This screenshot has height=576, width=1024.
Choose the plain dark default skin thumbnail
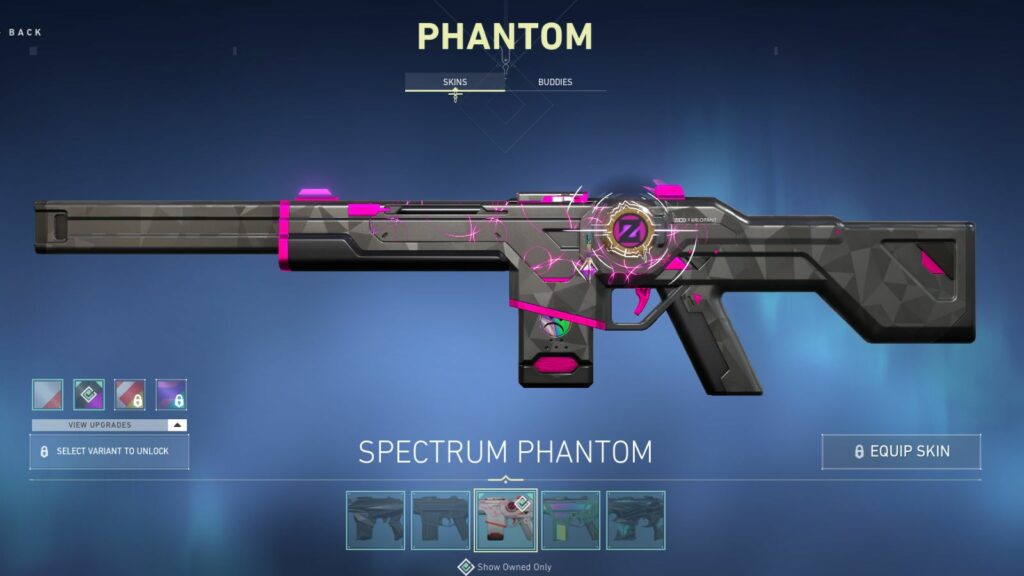[x=440, y=520]
